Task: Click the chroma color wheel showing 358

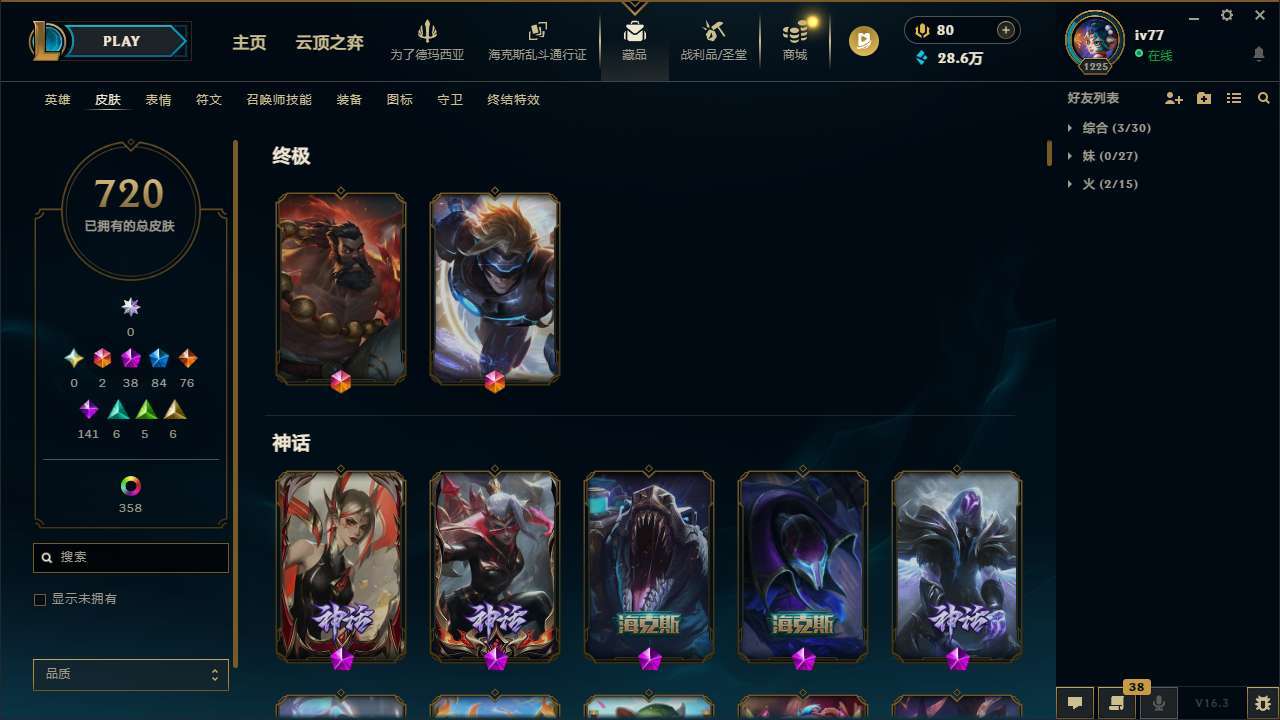Action: click(x=130, y=483)
